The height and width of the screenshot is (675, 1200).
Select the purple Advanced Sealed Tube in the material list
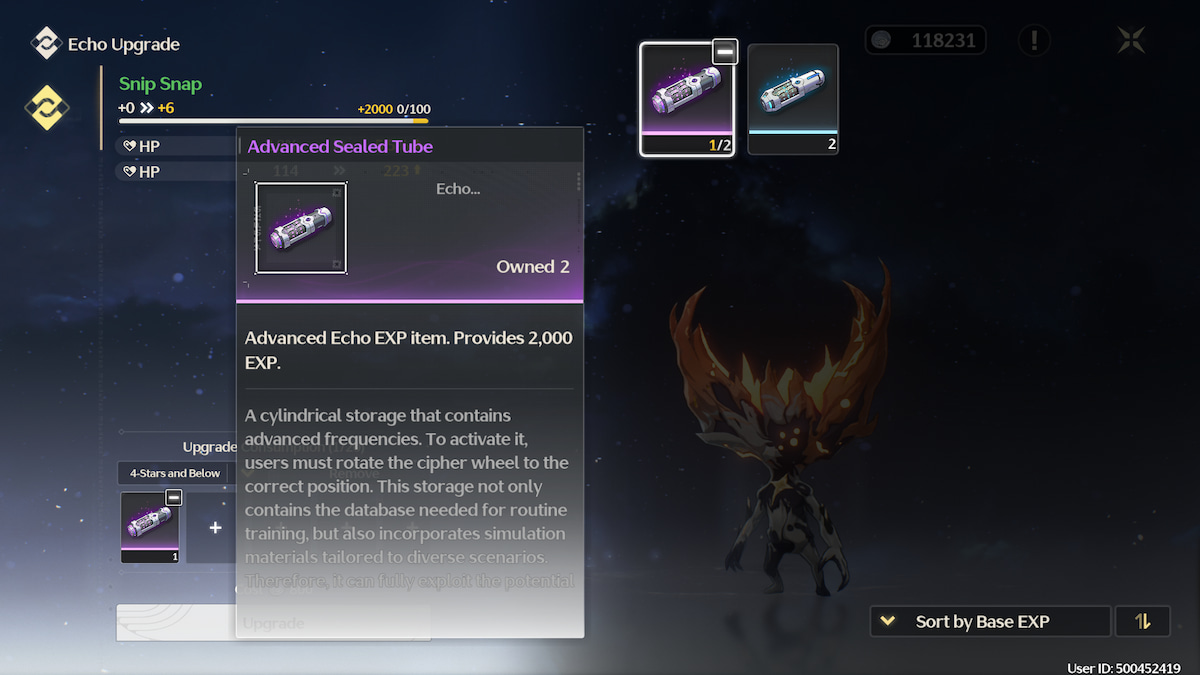tap(687, 97)
